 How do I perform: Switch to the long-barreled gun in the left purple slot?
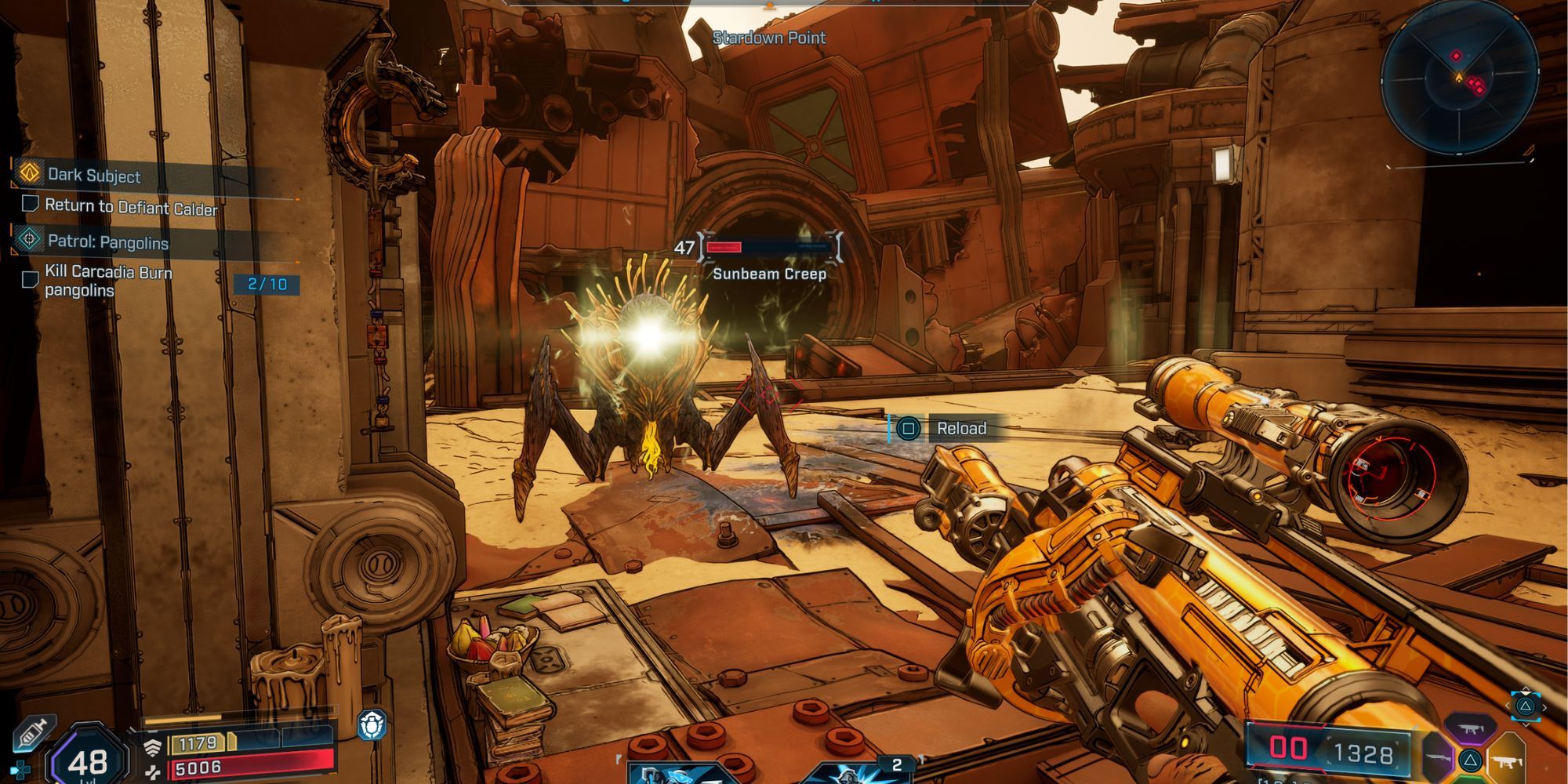[x=1436, y=759]
